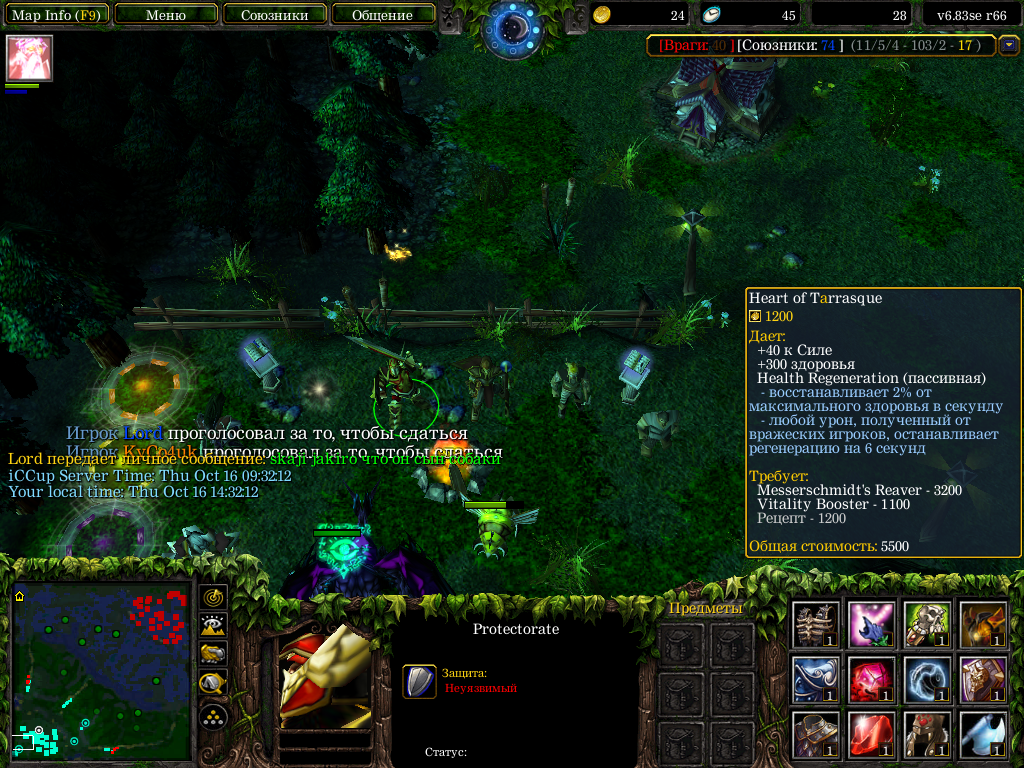This screenshot has width=1024, height=768.
Task: Open the Меню game menu
Action: tap(165, 15)
